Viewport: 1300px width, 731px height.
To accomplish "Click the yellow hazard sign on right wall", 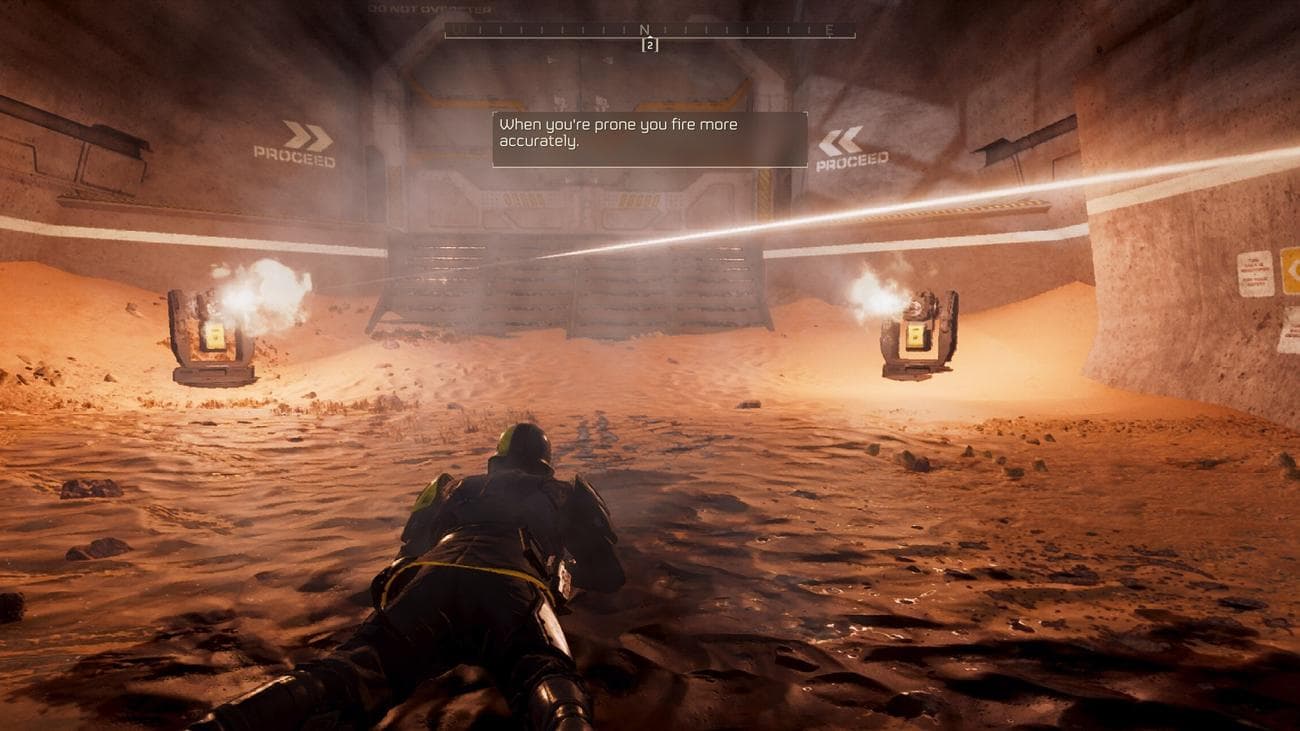I will [1293, 270].
